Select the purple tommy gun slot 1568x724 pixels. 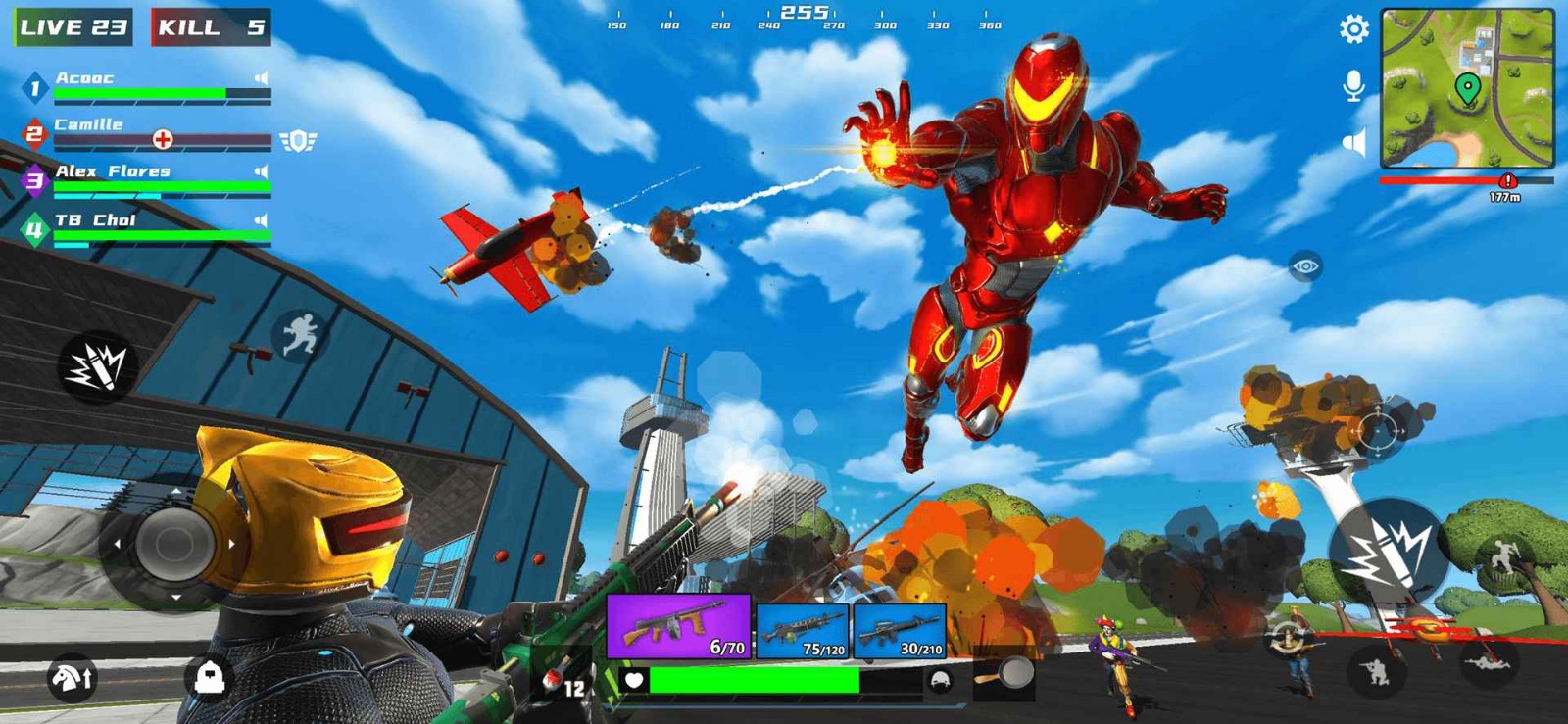point(679,626)
